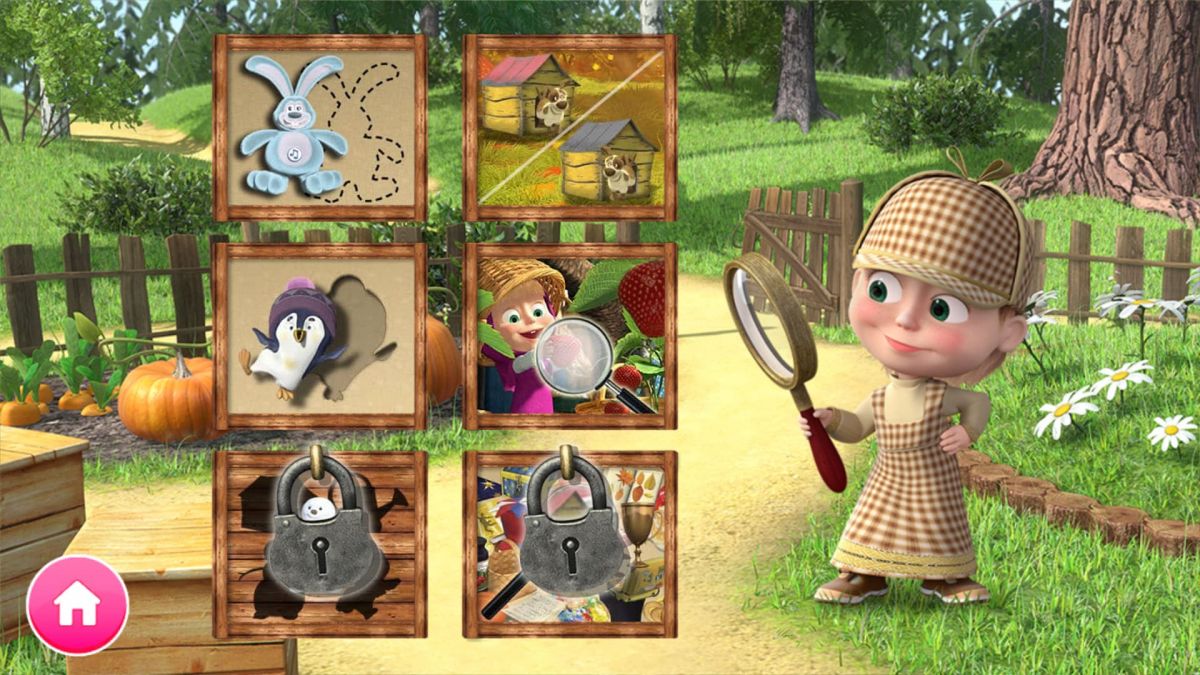The height and width of the screenshot is (675, 1200).
Task: Select the two doghouses comparison game tile
Action: (x=569, y=128)
